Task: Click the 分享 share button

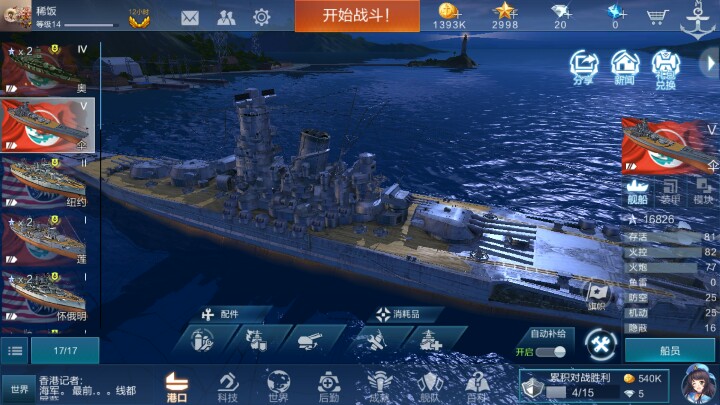Action: [x=583, y=66]
